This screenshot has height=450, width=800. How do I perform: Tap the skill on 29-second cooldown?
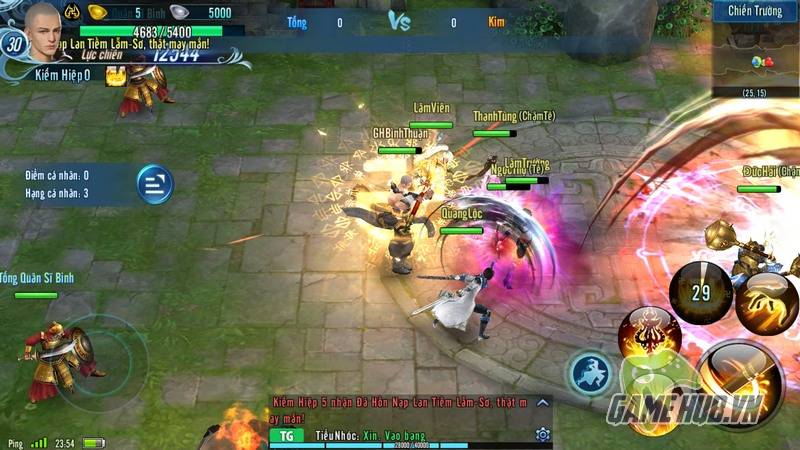(x=701, y=293)
